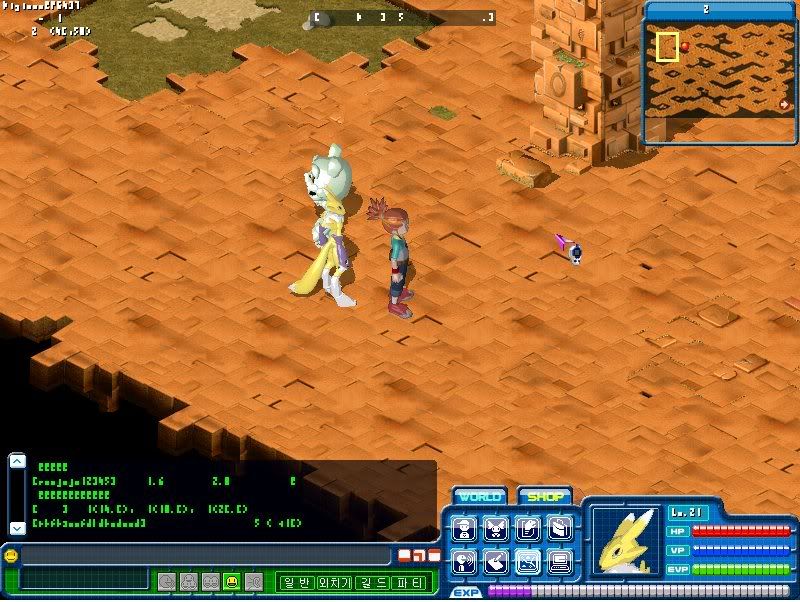
Task: Open the quest notepad icon
Action: pos(528,529)
